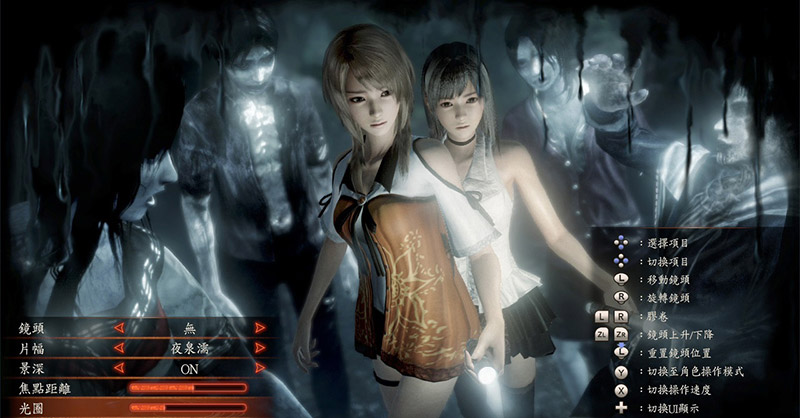
Task: Select the 焦點距離 menu row label
Action: [47, 388]
